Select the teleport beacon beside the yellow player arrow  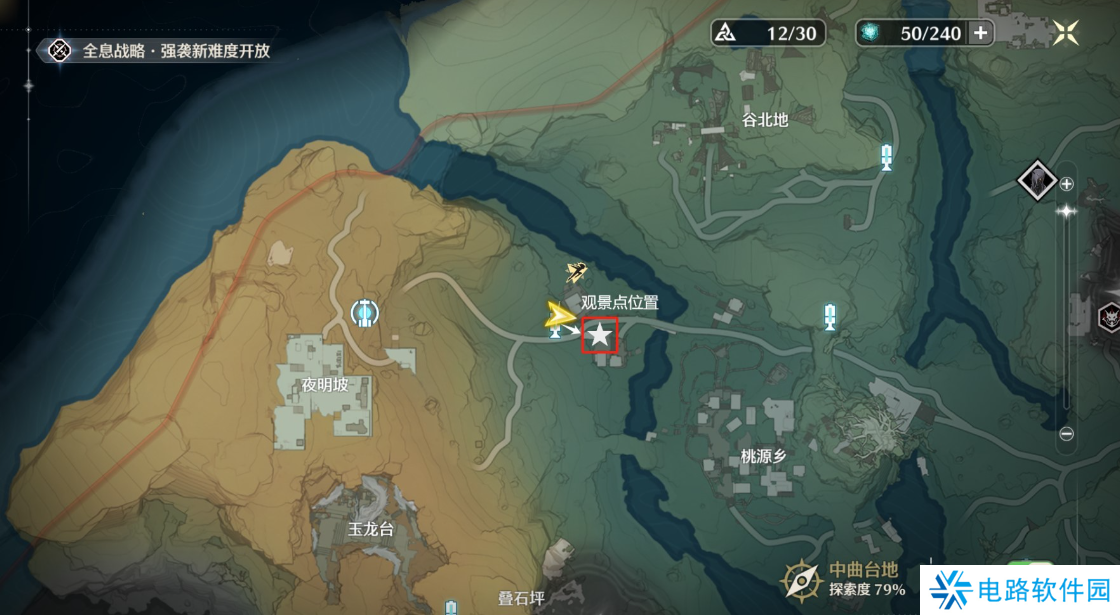(x=555, y=331)
